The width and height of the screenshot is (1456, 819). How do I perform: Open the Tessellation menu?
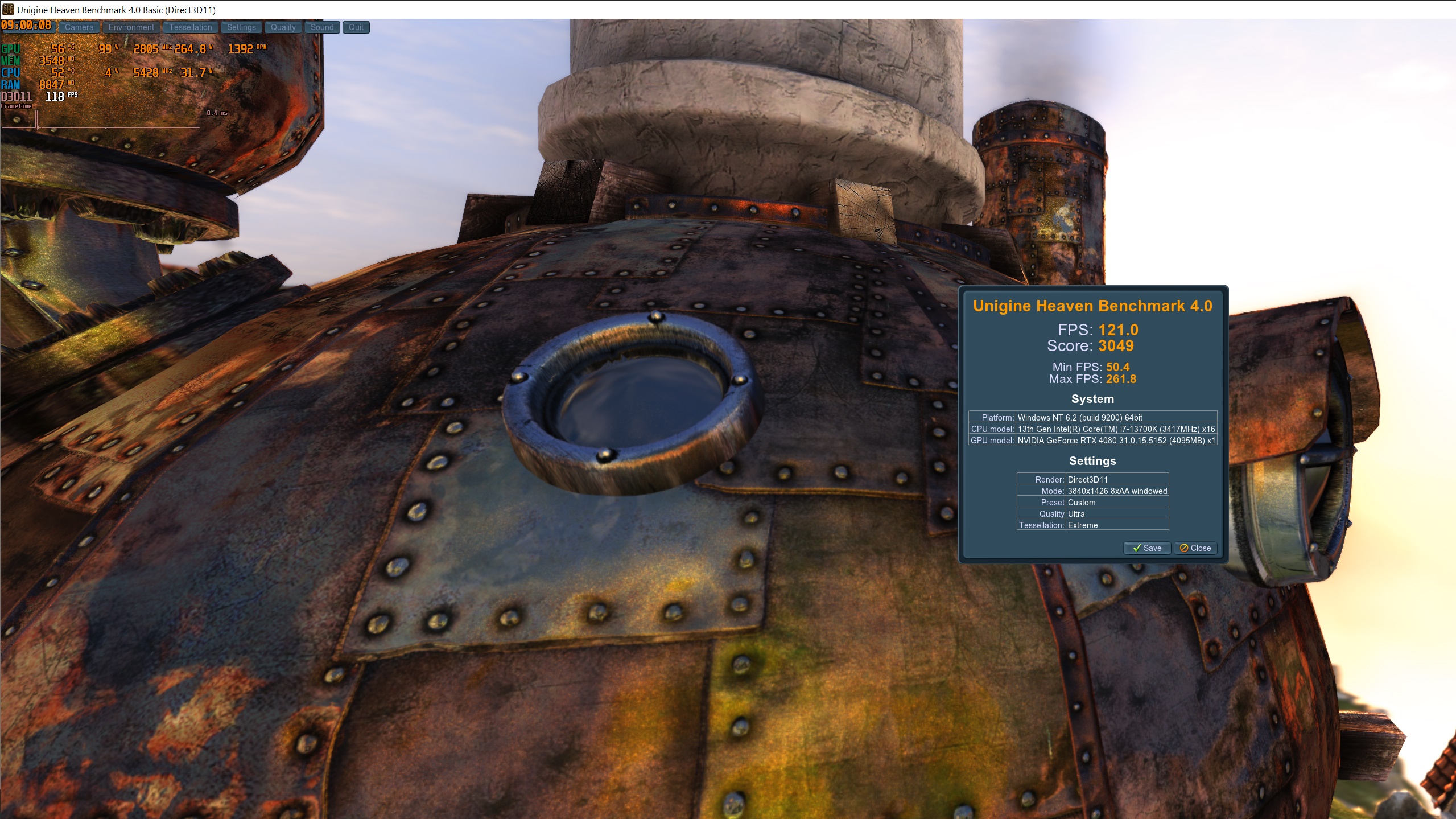(190, 27)
